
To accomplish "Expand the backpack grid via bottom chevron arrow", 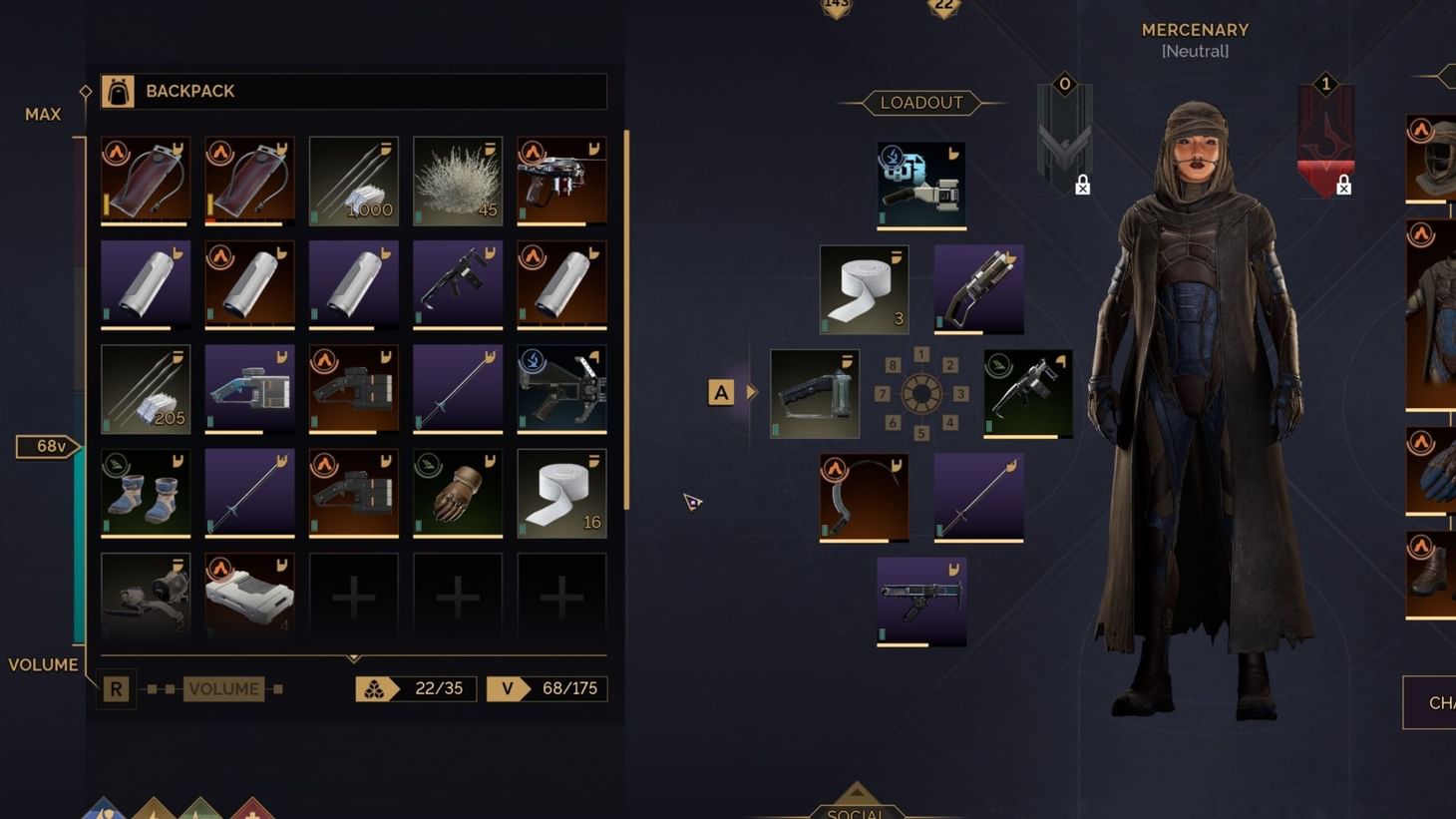I will coord(352,657).
